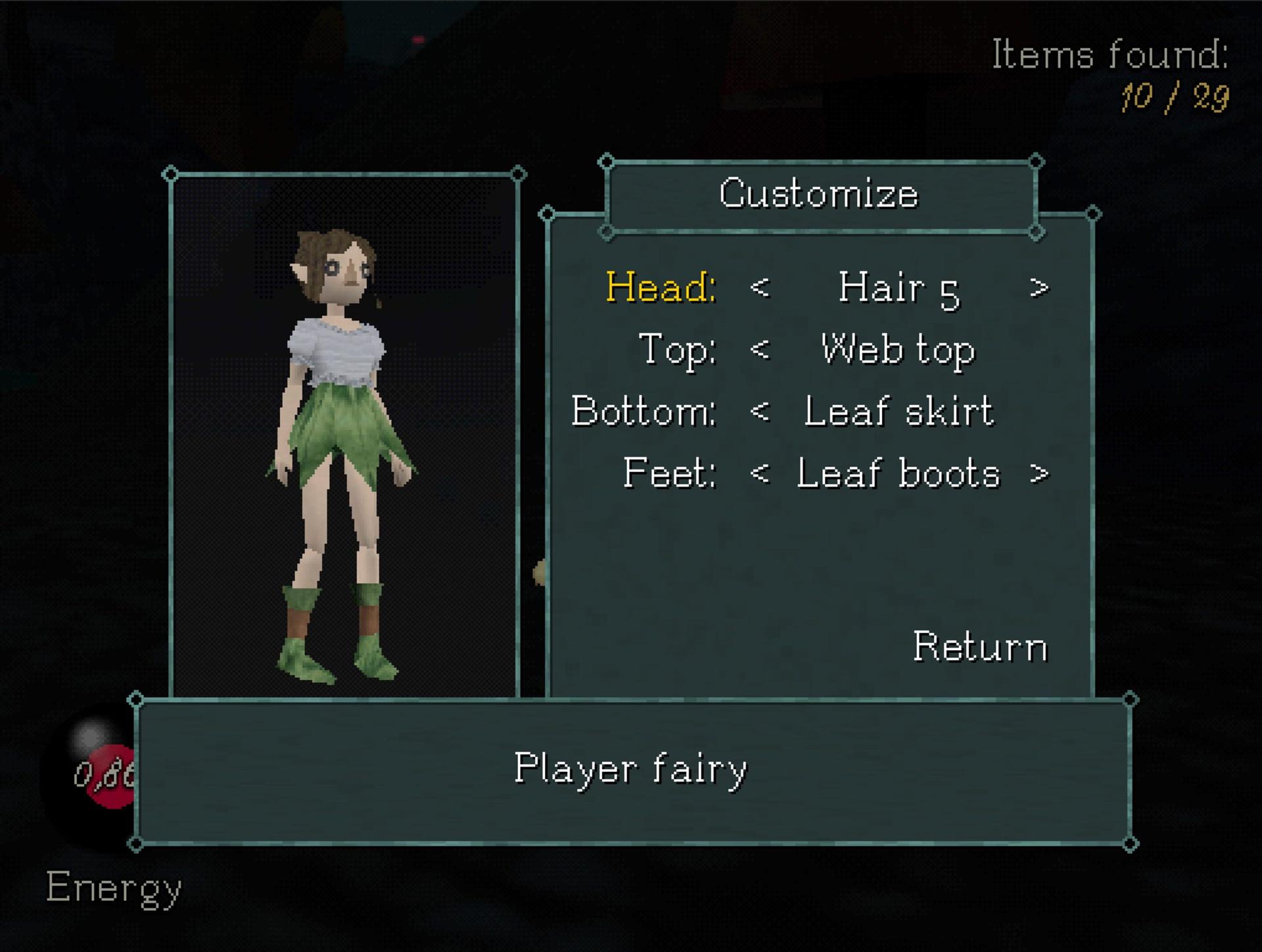Screen dimensions: 1262x952
Task: Switch to previous footwear before Leaf boots
Action: coord(760,473)
